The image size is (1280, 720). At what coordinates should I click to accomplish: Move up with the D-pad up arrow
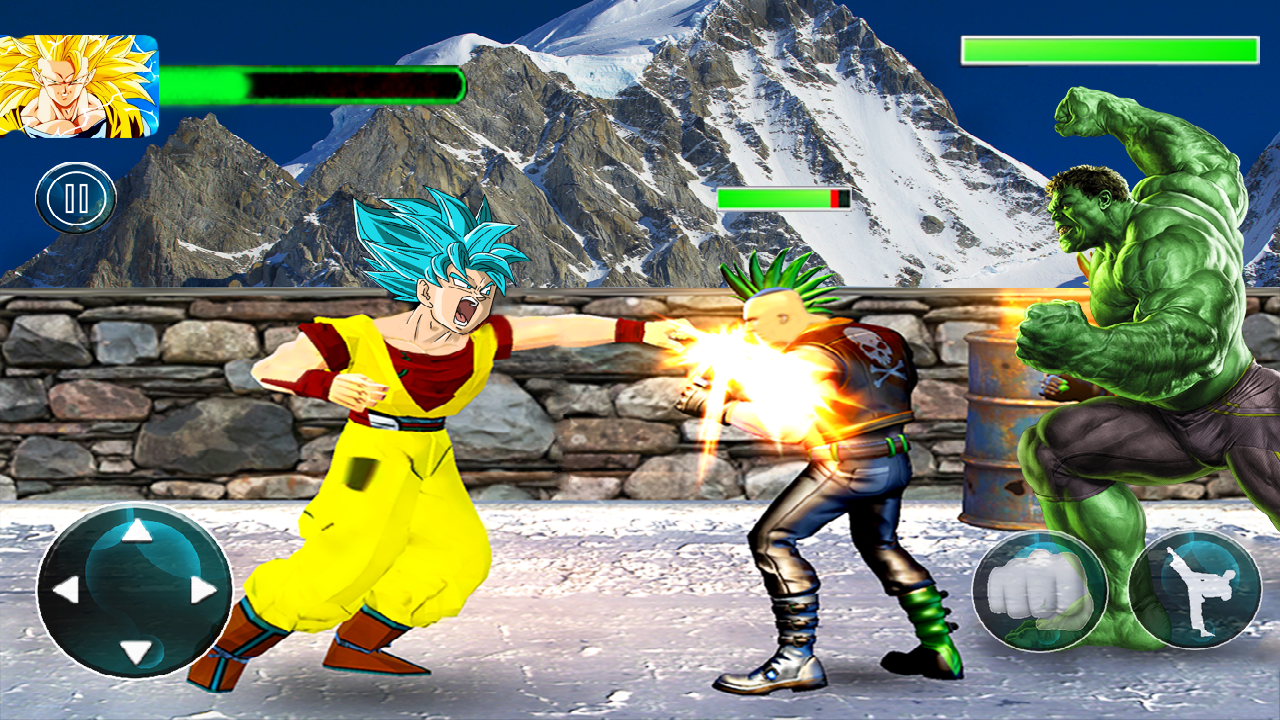click(136, 530)
